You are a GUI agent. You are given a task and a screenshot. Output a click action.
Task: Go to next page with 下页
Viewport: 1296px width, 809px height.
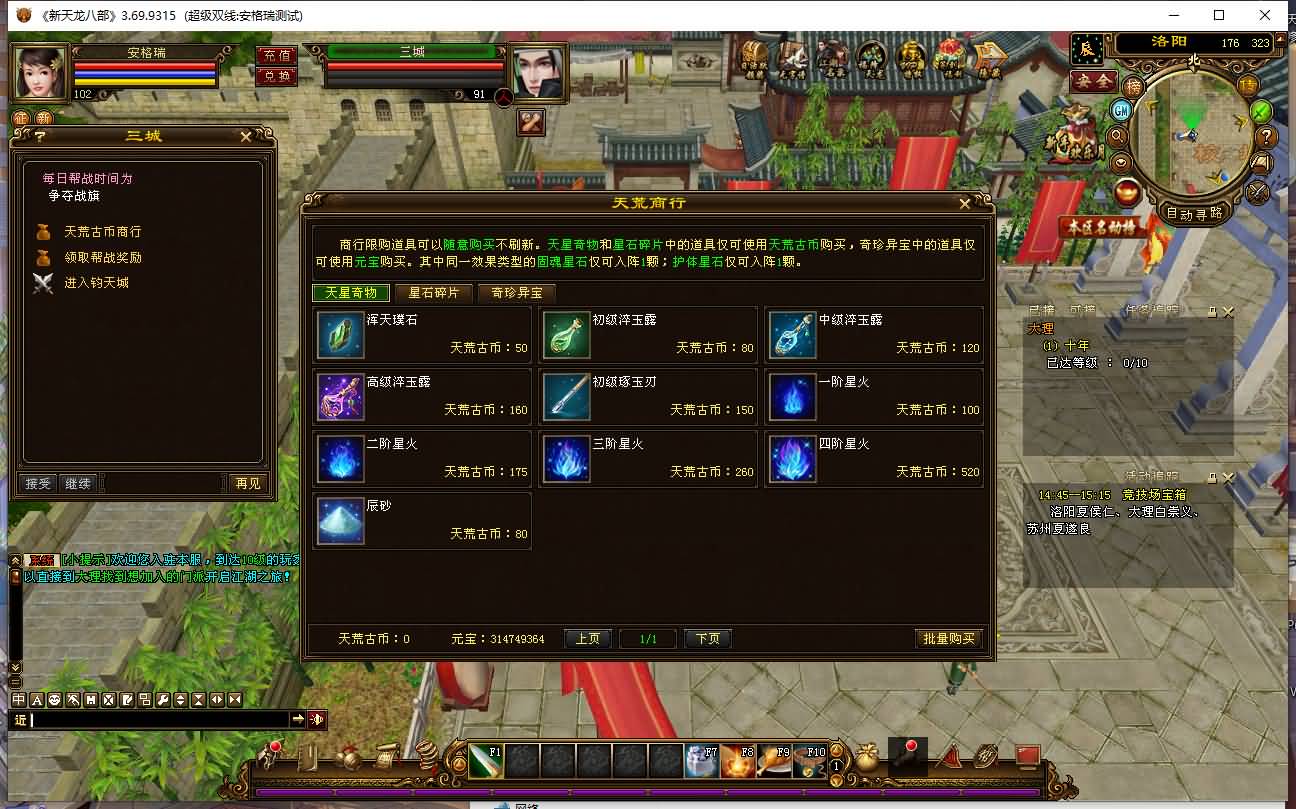pos(707,638)
